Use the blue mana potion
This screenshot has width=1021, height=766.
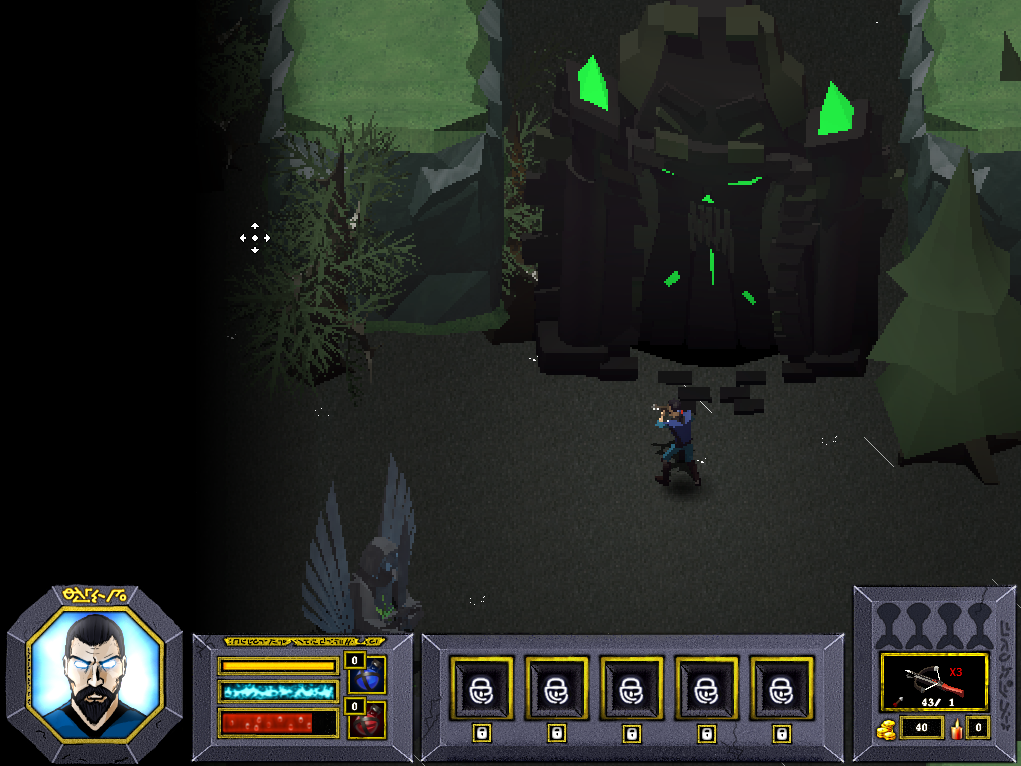367,676
